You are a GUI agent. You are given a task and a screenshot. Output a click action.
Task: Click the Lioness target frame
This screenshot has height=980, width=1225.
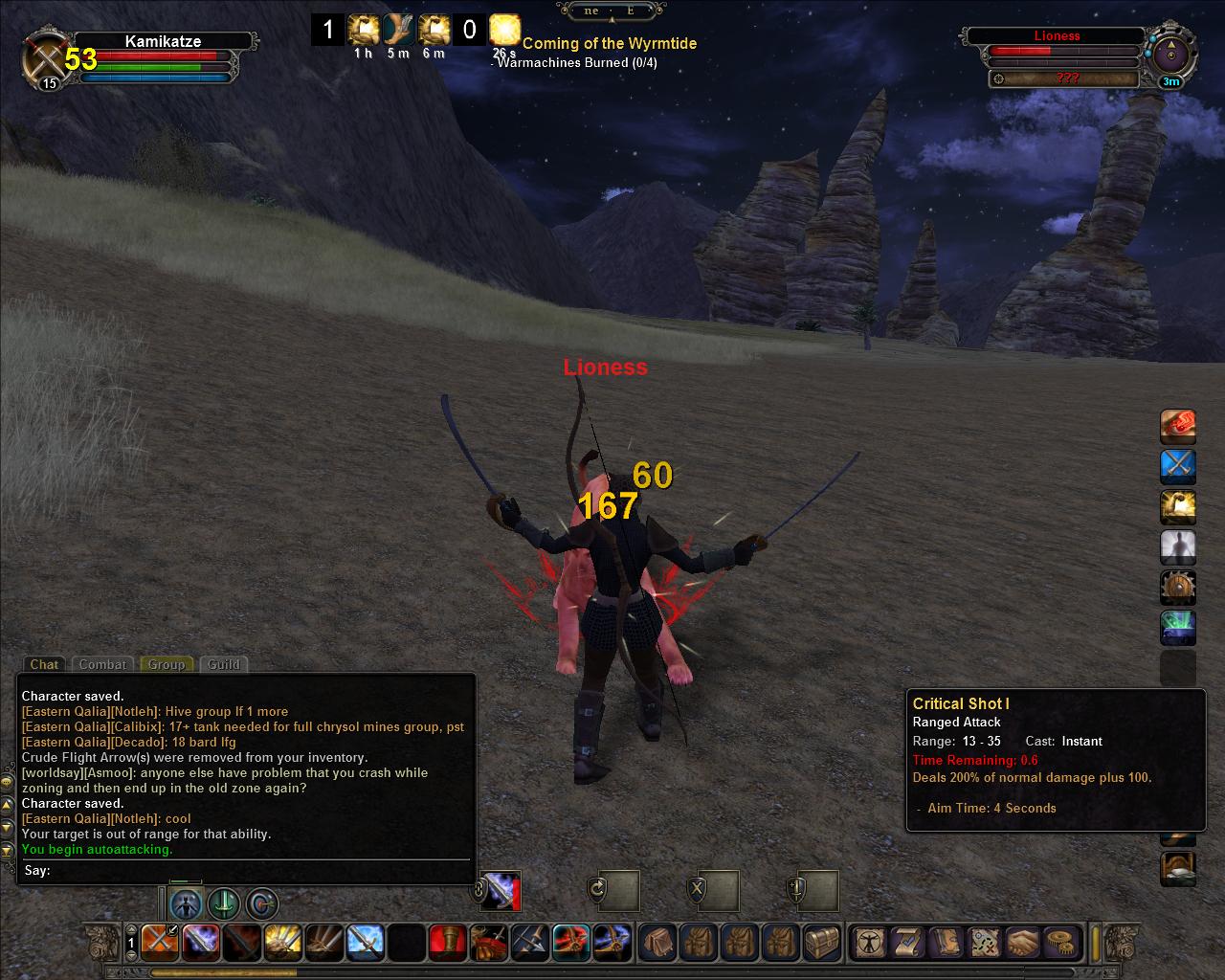coord(1057,36)
